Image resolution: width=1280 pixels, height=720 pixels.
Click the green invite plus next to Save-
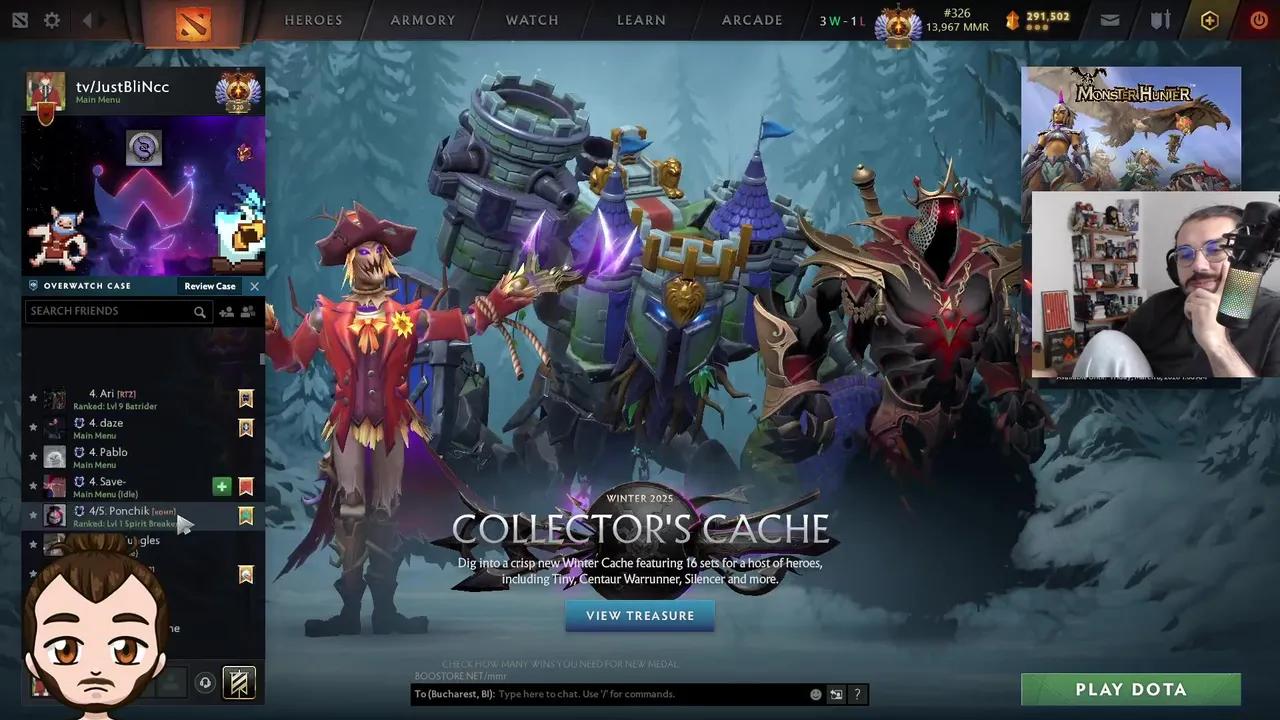pyautogui.click(x=222, y=486)
